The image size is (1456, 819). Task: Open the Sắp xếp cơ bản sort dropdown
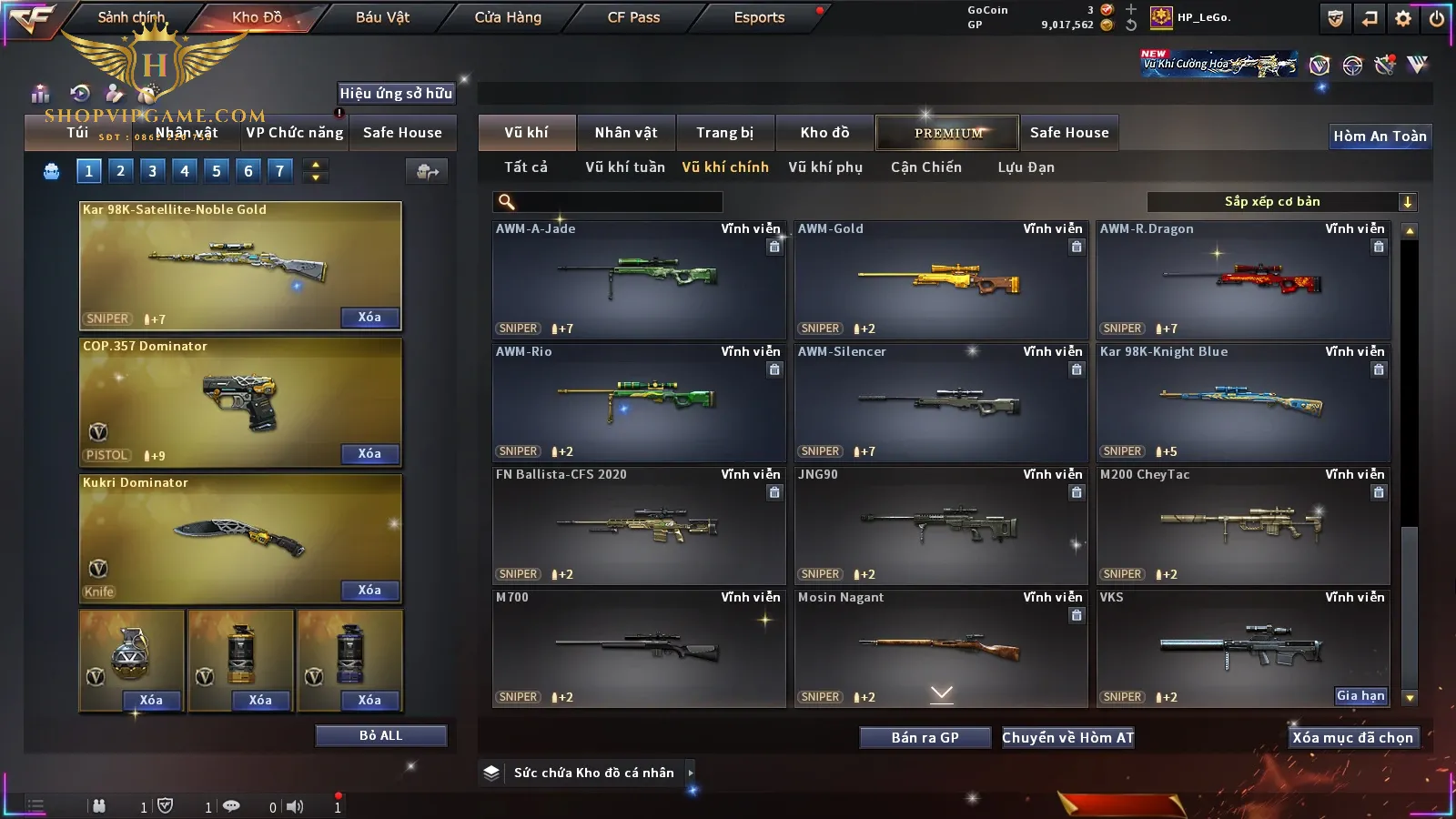click(1281, 202)
